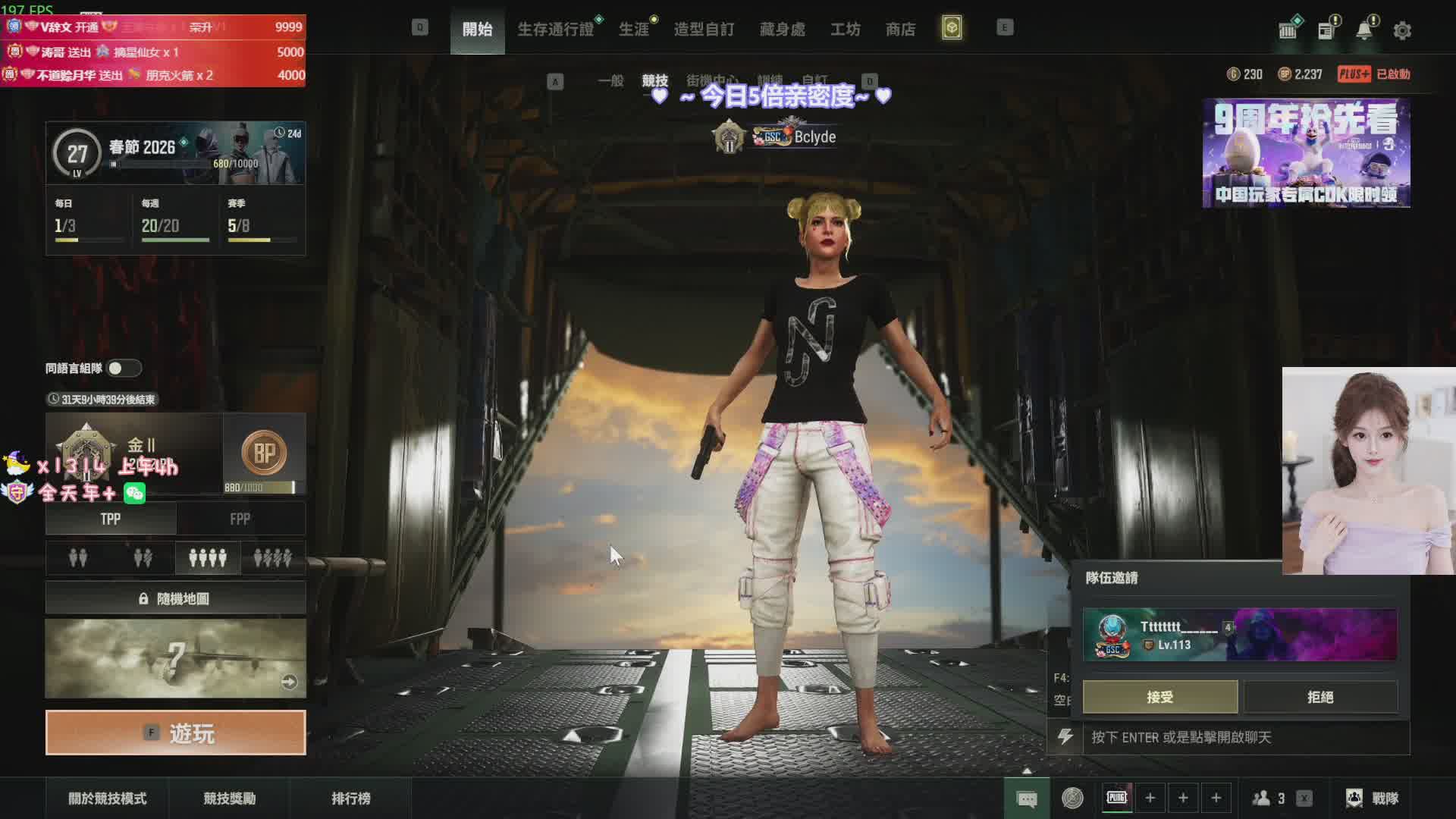Image resolution: width=1456 pixels, height=819 pixels.
Task: Open the 工坊 workshop tab
Action: click(845, 30)
